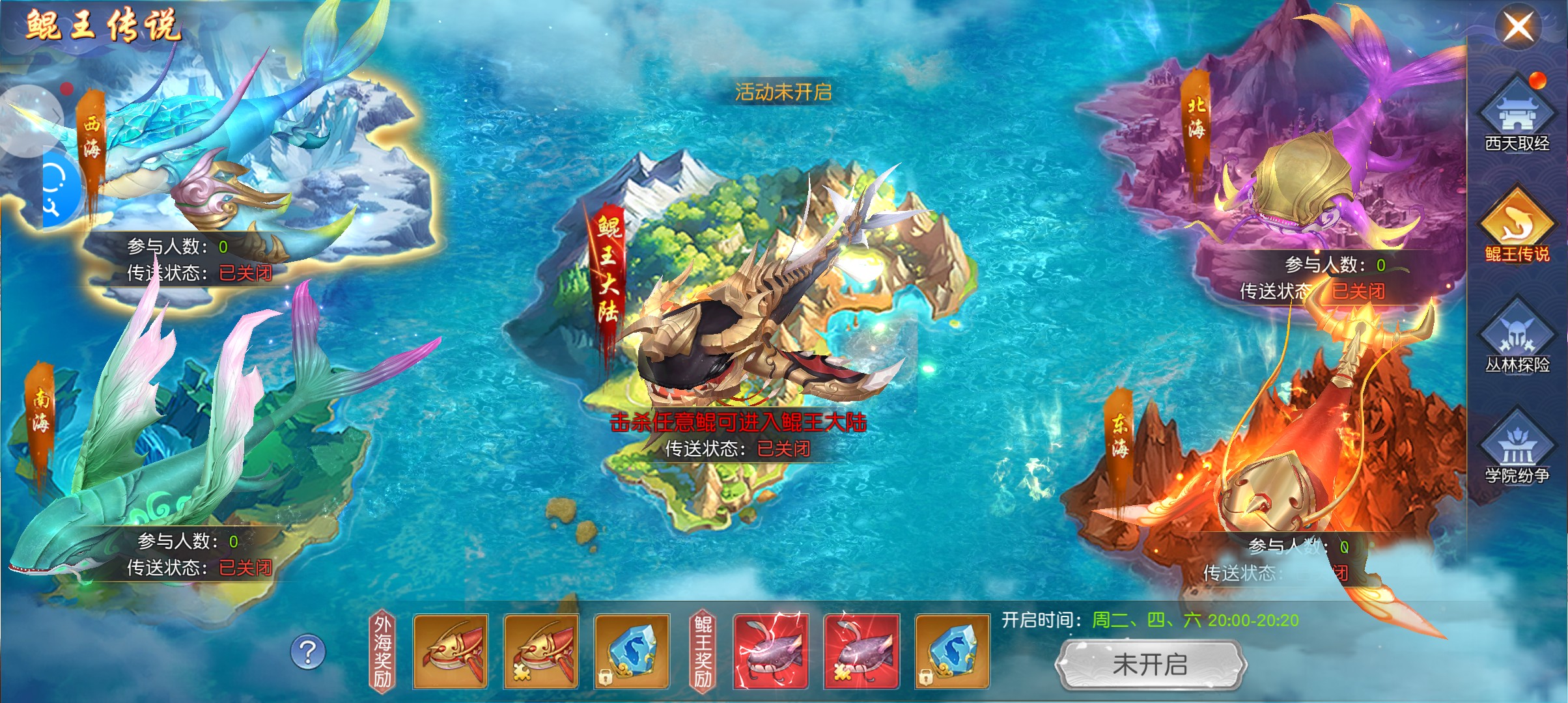Close the 鲲王传说 event screen
This screenshot has width=1568, height=703.
1517,27
